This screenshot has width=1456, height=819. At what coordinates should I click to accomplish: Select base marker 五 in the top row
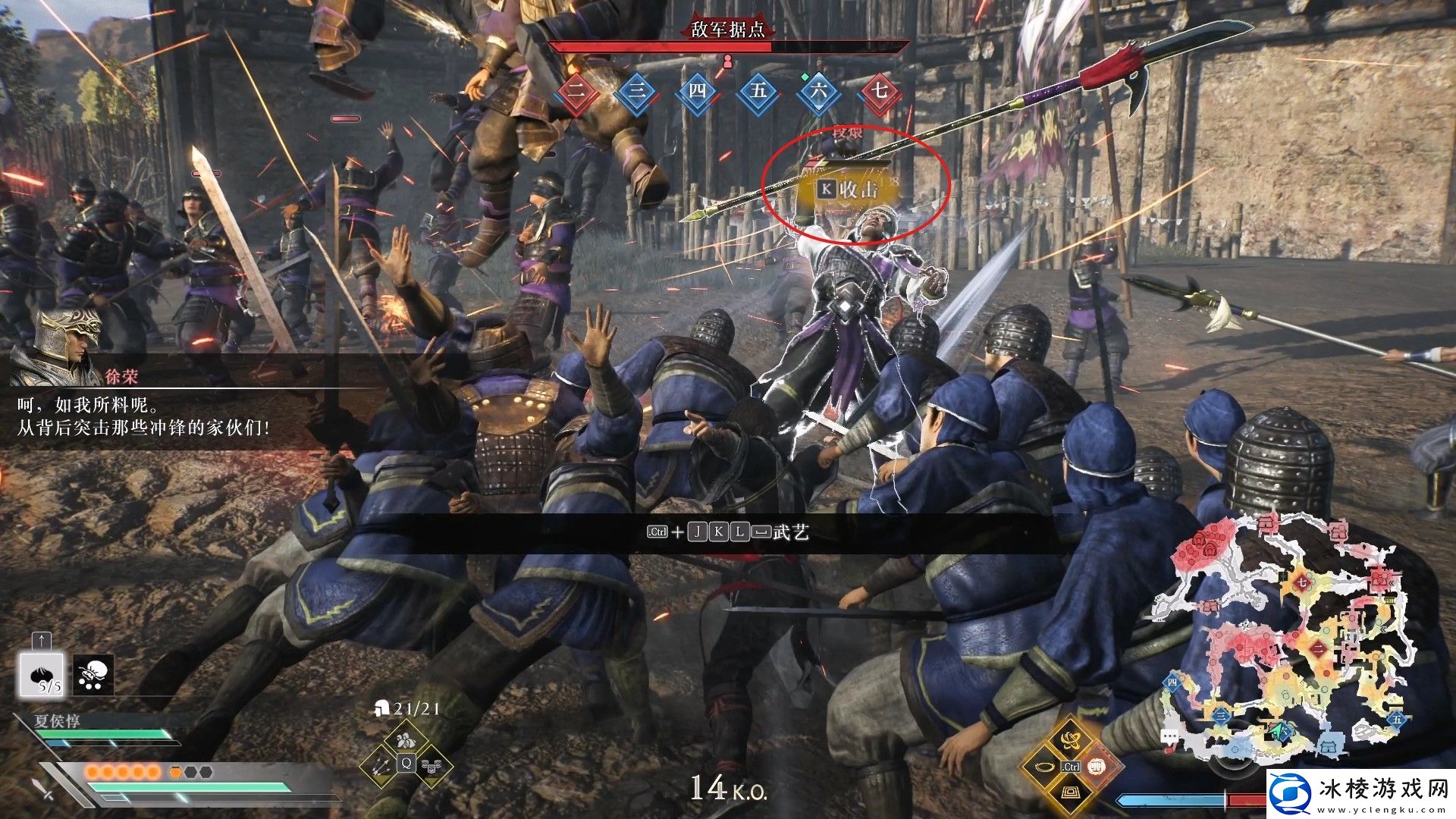(x=758, y=92)
